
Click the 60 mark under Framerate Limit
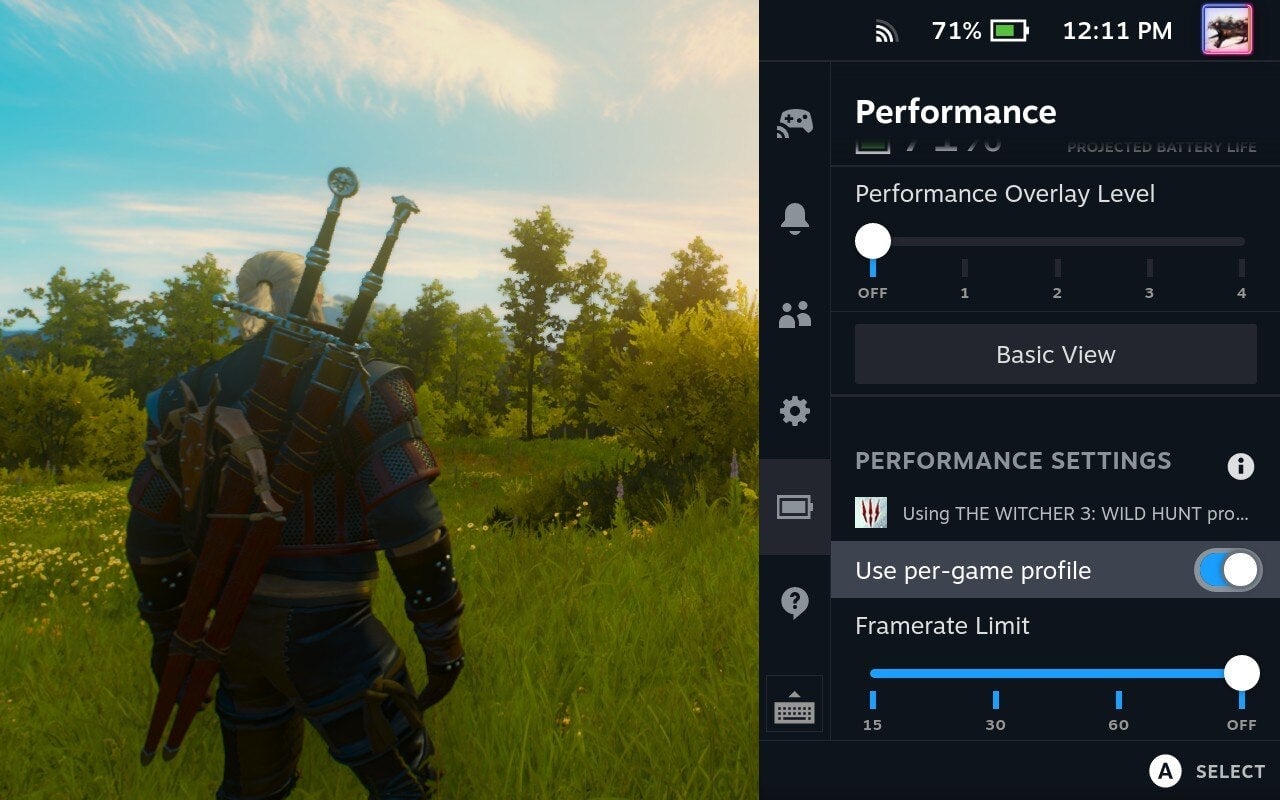[1117, 710]
